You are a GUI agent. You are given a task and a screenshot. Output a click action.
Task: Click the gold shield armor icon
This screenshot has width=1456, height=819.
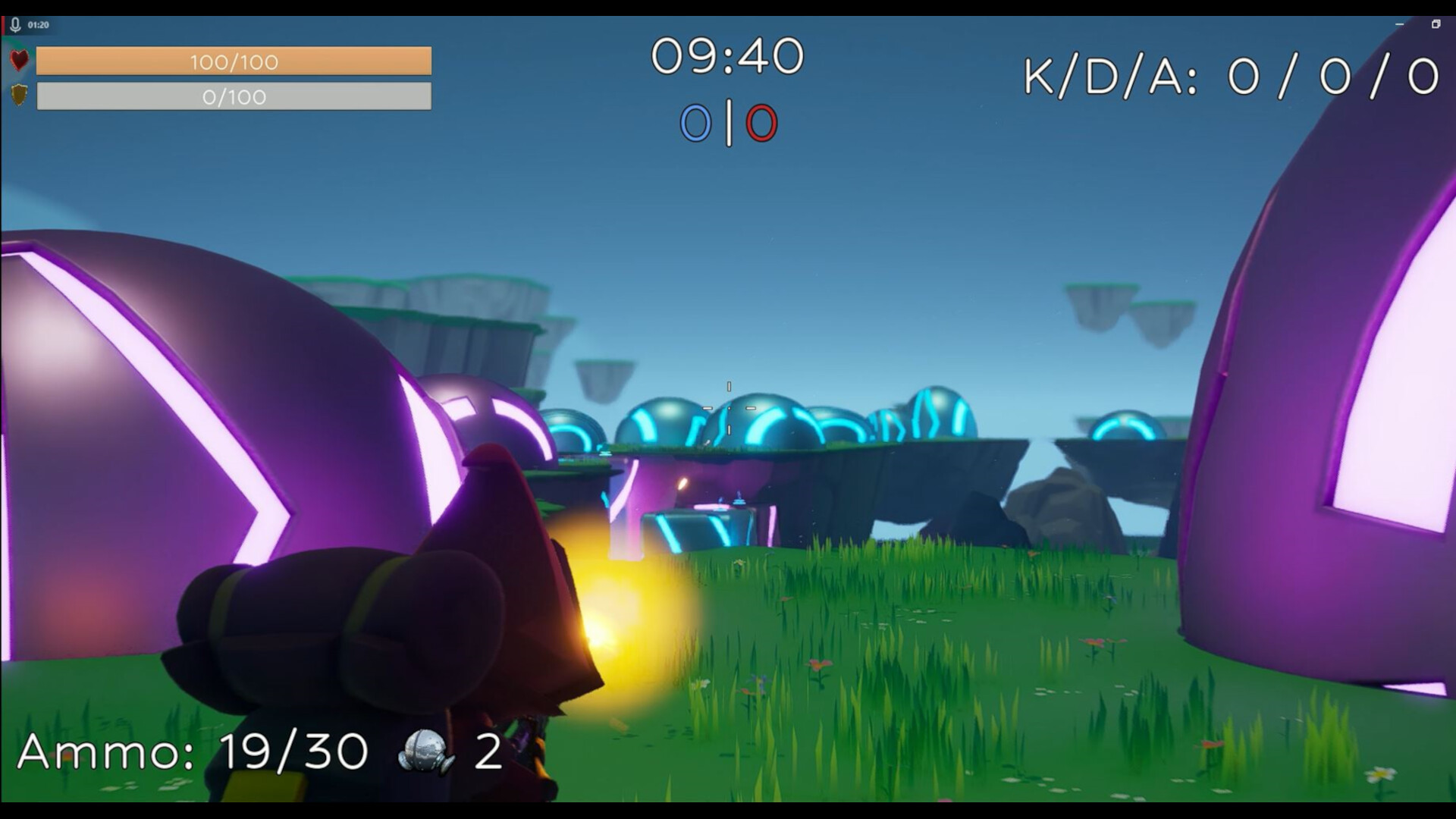(18, 96)
